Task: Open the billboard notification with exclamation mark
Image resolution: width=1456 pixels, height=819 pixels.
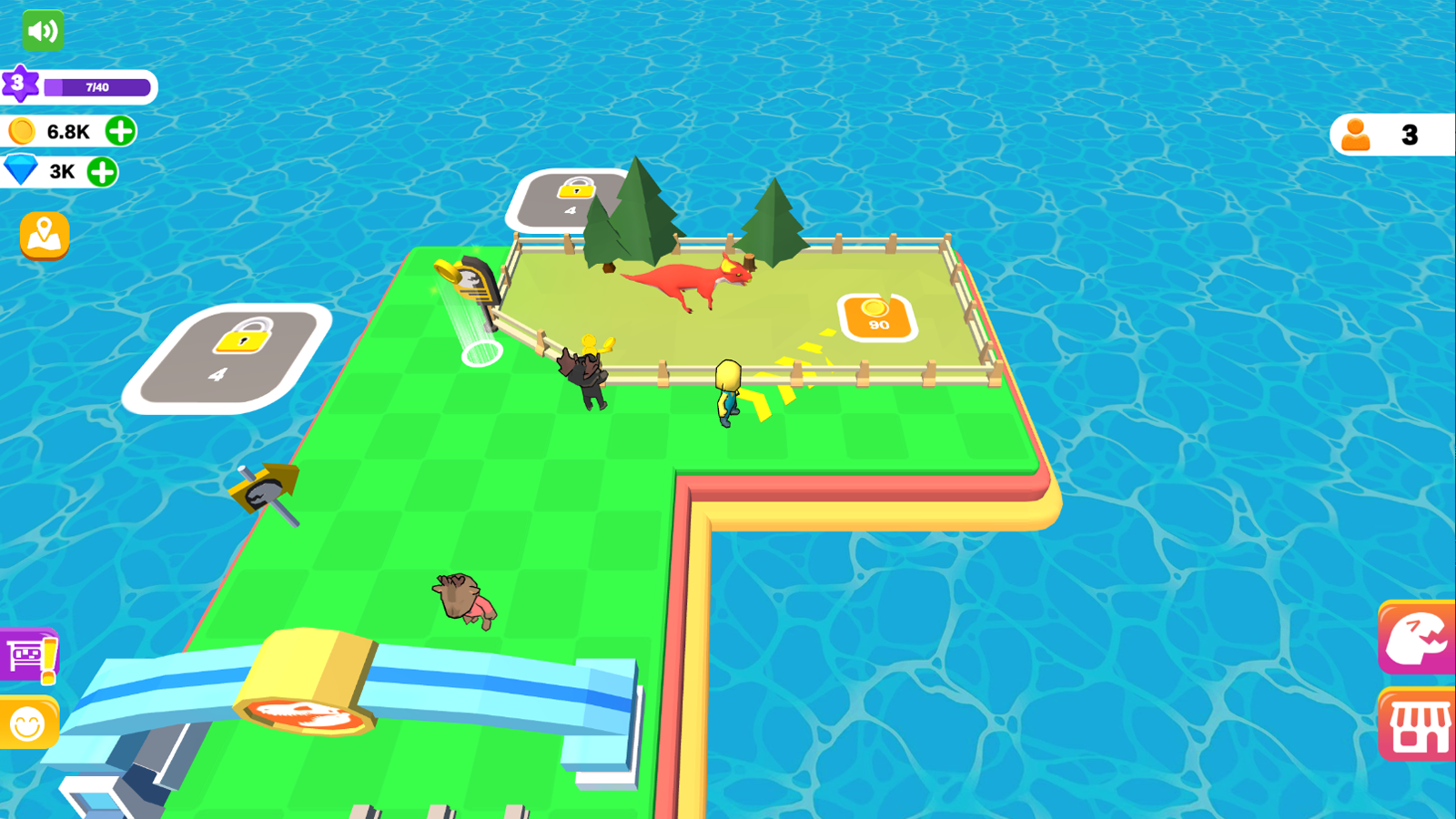Action: tap(27, 653)
